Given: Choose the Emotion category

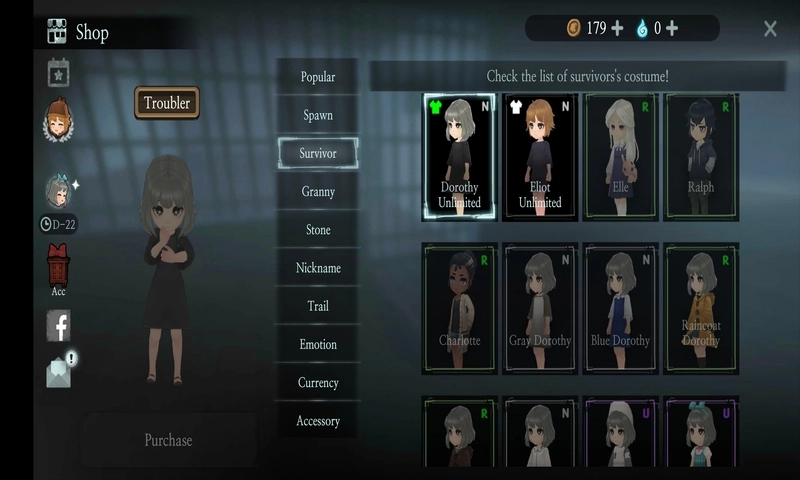Looking at the screenshot, I should pyautogui.click(x=318, y=344).
